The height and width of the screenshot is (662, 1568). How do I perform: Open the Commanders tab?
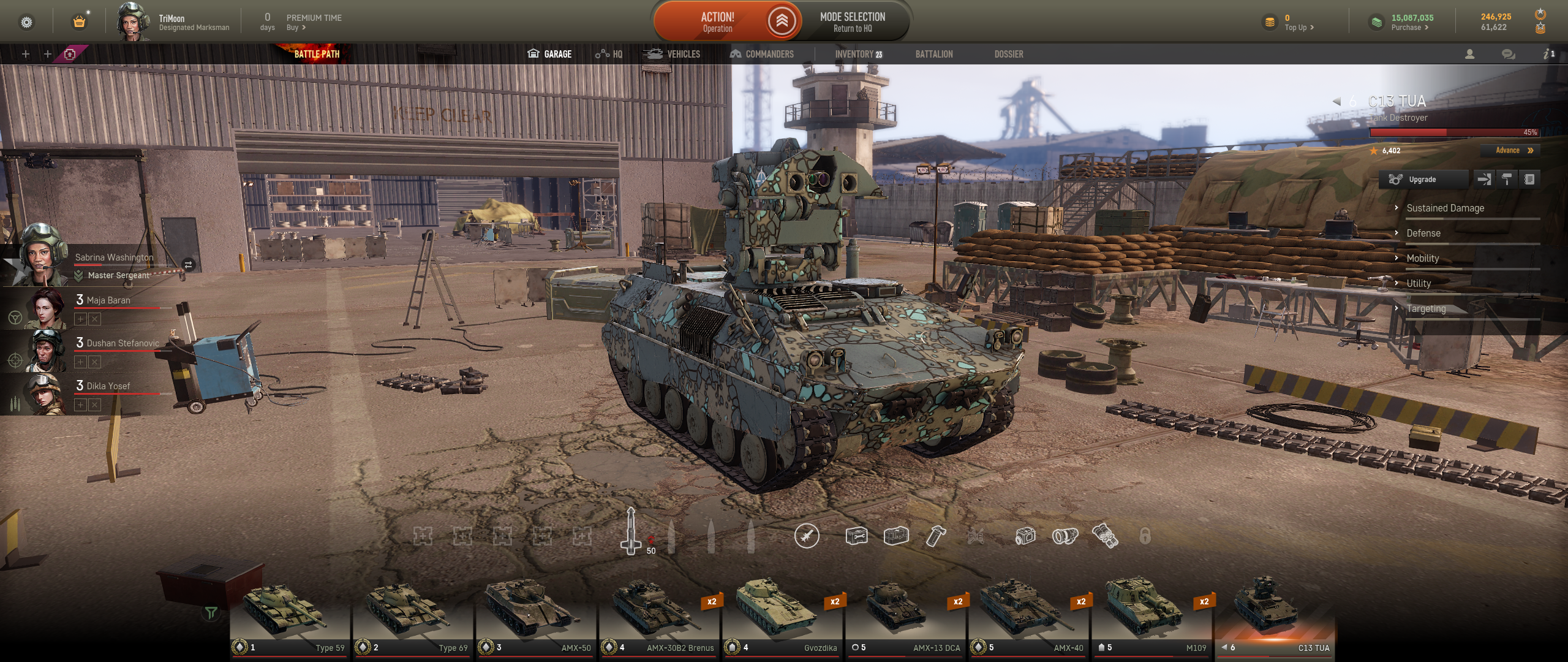(761, 54)
